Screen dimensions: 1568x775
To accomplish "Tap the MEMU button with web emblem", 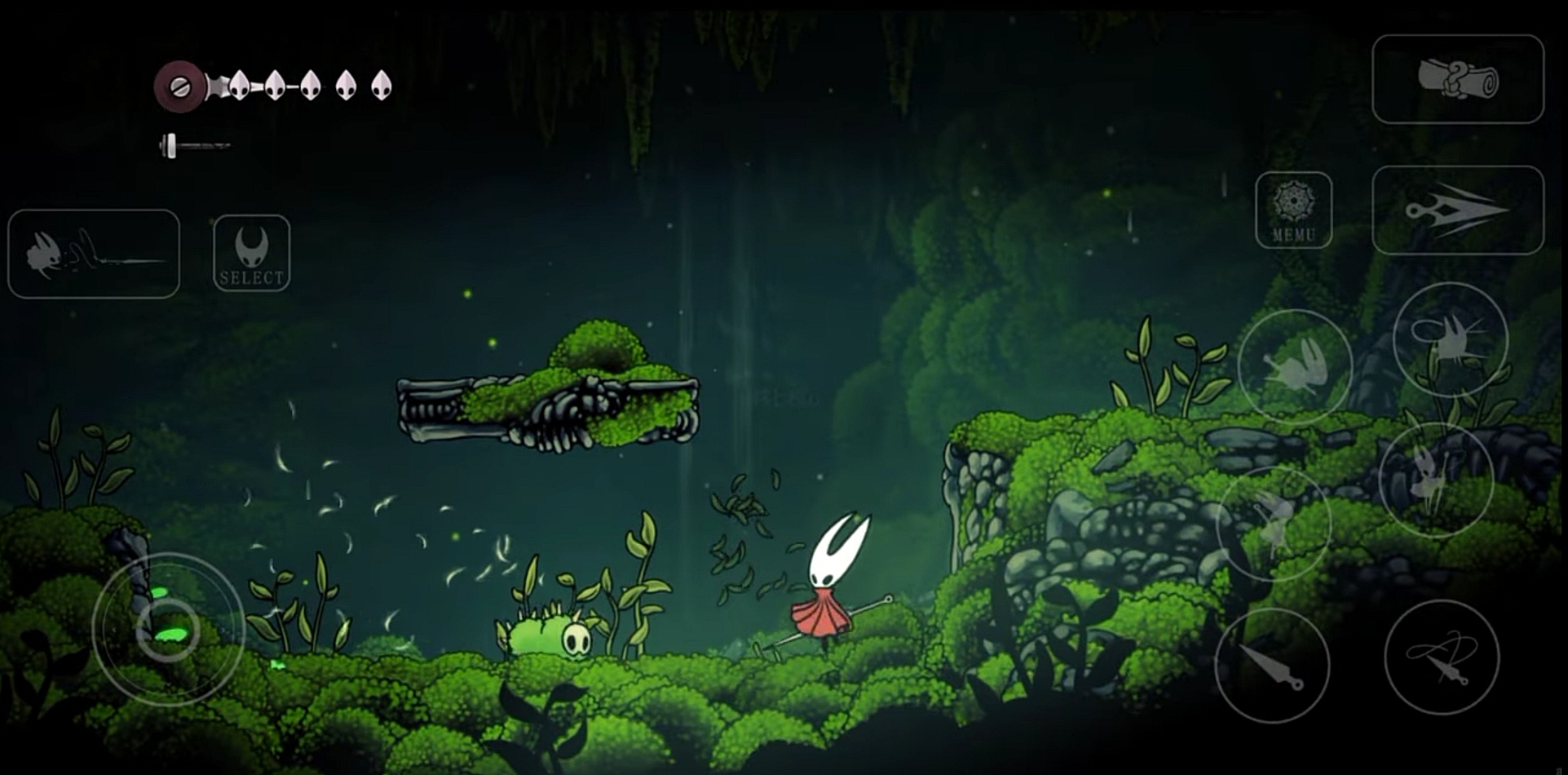I will pyautogui.click(x=1293, y=210).
